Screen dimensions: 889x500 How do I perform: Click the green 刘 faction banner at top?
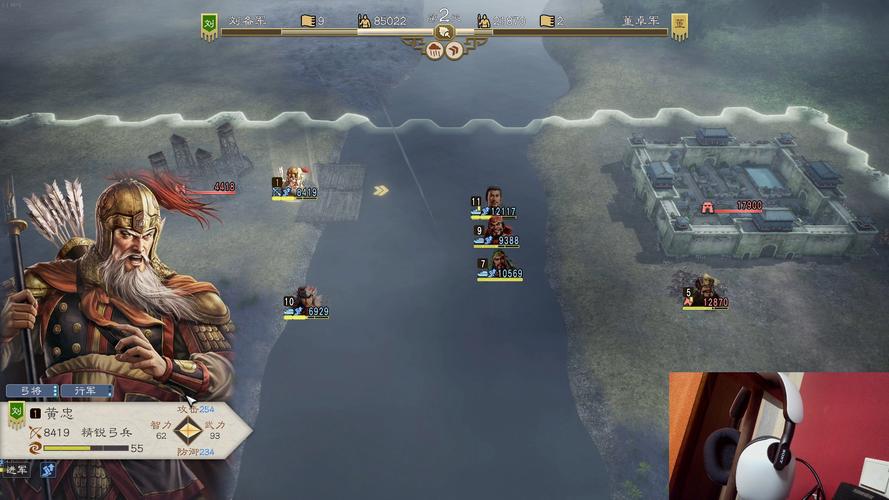click(x=209, y=26)
